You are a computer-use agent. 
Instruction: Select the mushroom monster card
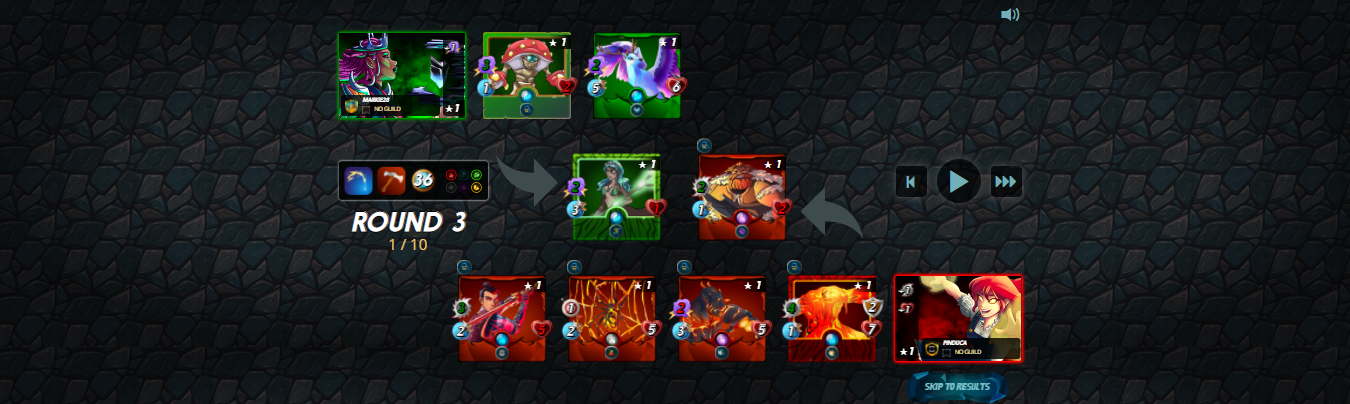[527, 76]
